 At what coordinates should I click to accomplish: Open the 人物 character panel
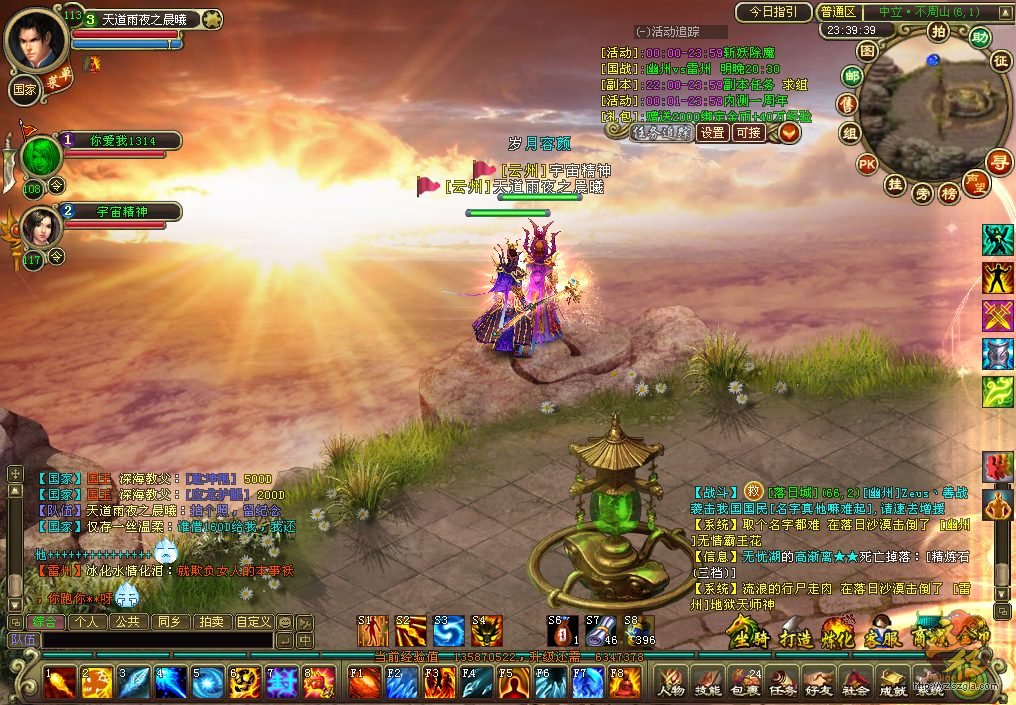(x=670, y=681)
